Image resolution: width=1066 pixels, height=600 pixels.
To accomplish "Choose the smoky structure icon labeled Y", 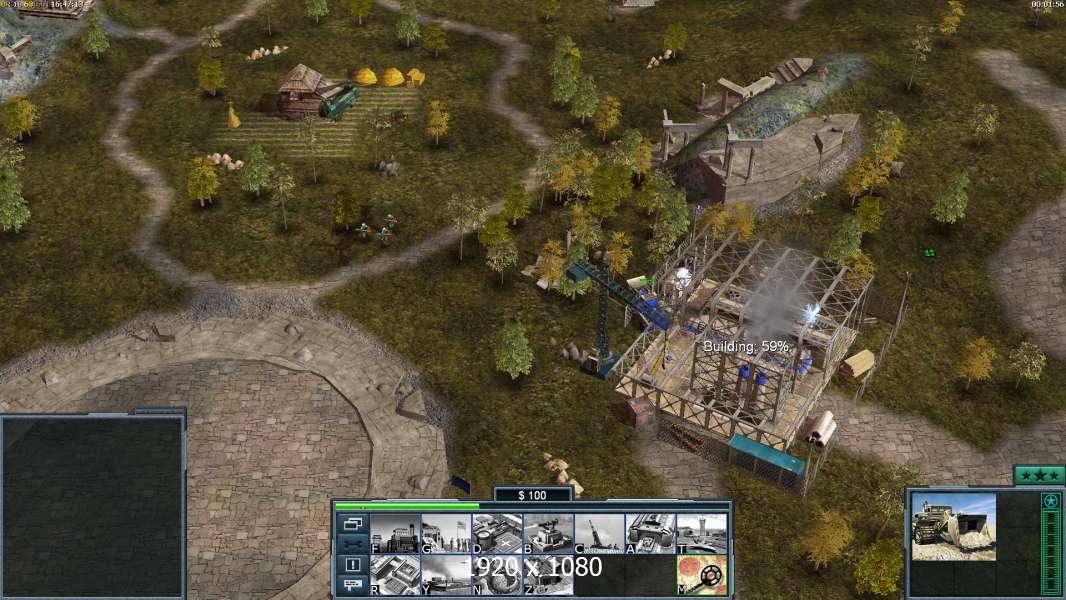I will (446, 574).
